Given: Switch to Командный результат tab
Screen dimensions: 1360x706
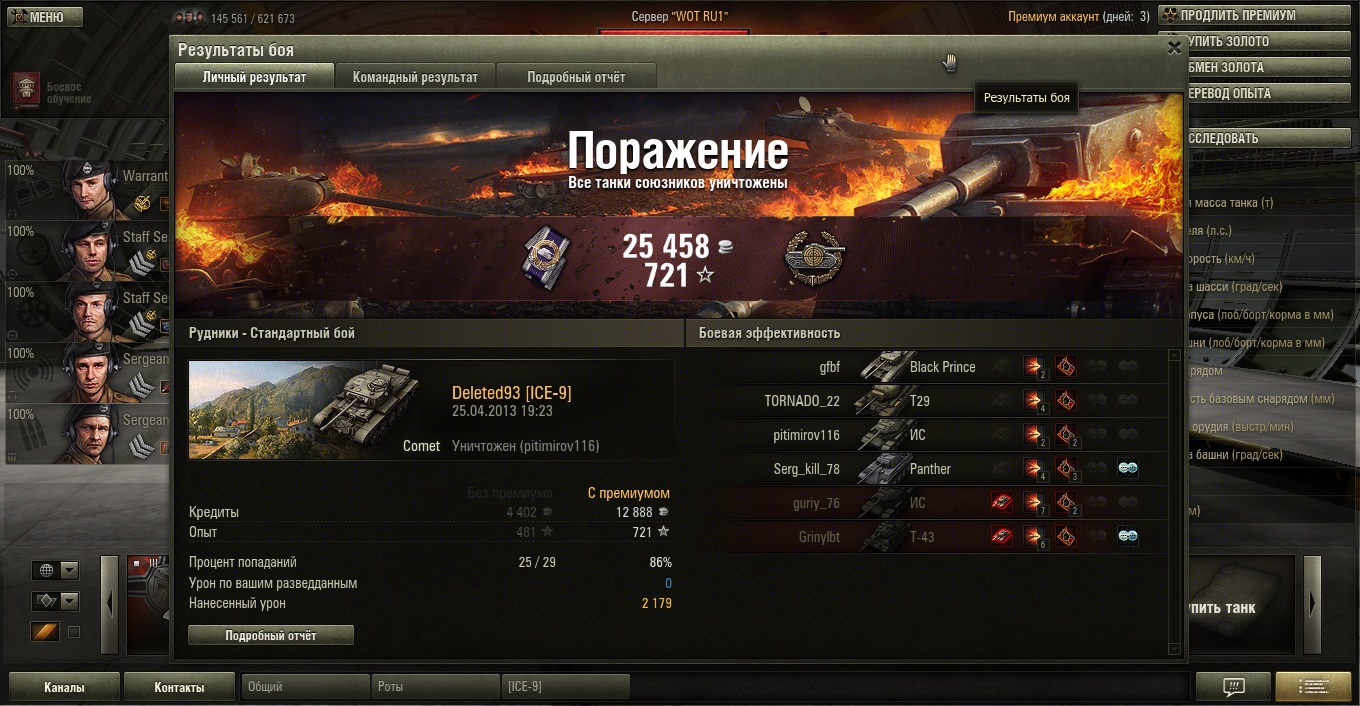Looking at the screenshot, I should (415, 77).
